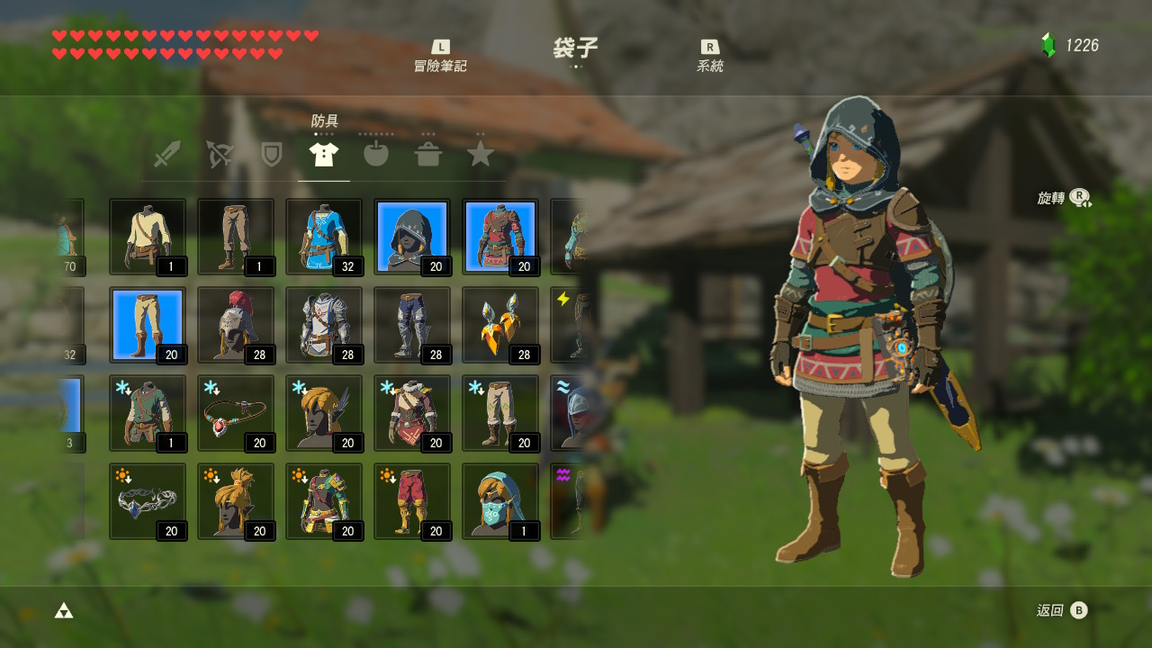Viewport: 1152px width, 648px height.
Task: Switch to the apple materials tab
Action: pos(376,154)
